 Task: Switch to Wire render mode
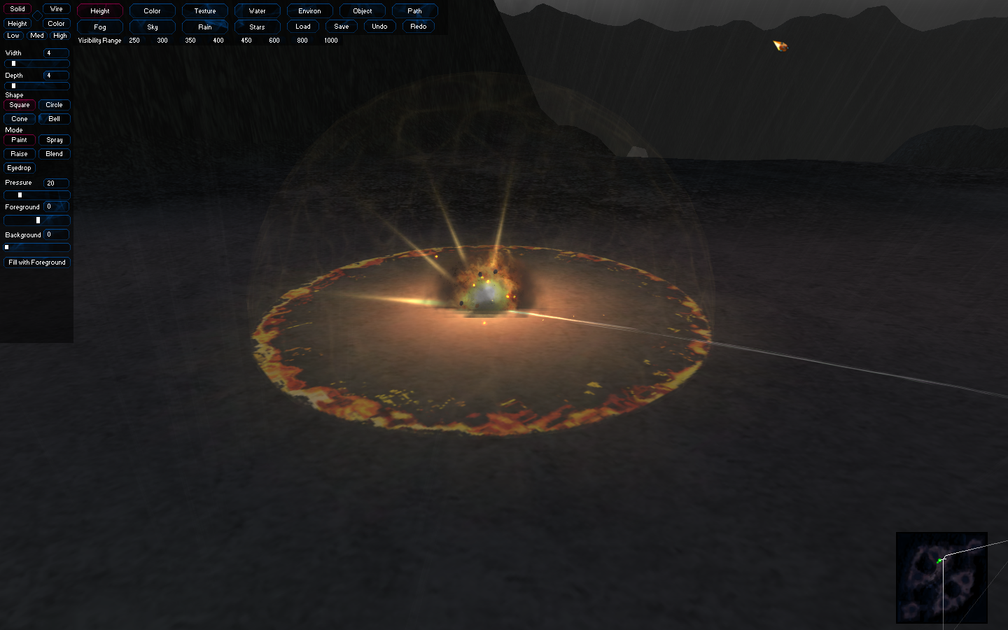[56, 9]
